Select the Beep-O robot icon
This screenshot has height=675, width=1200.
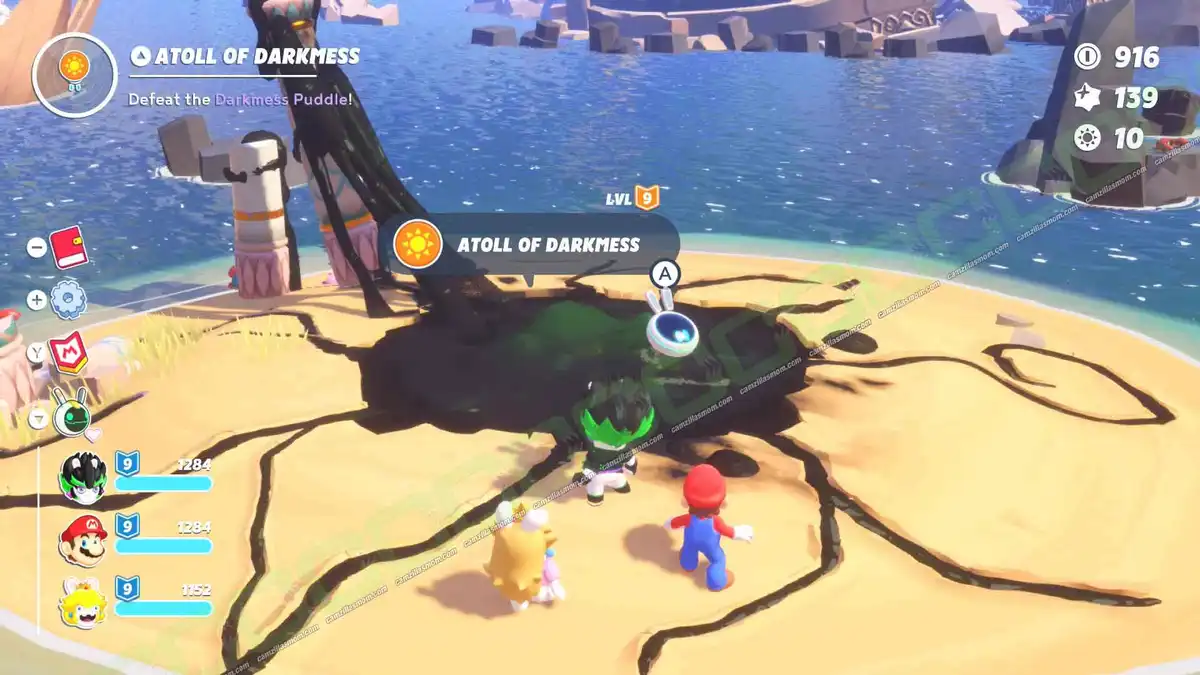(x=72, y=410)
